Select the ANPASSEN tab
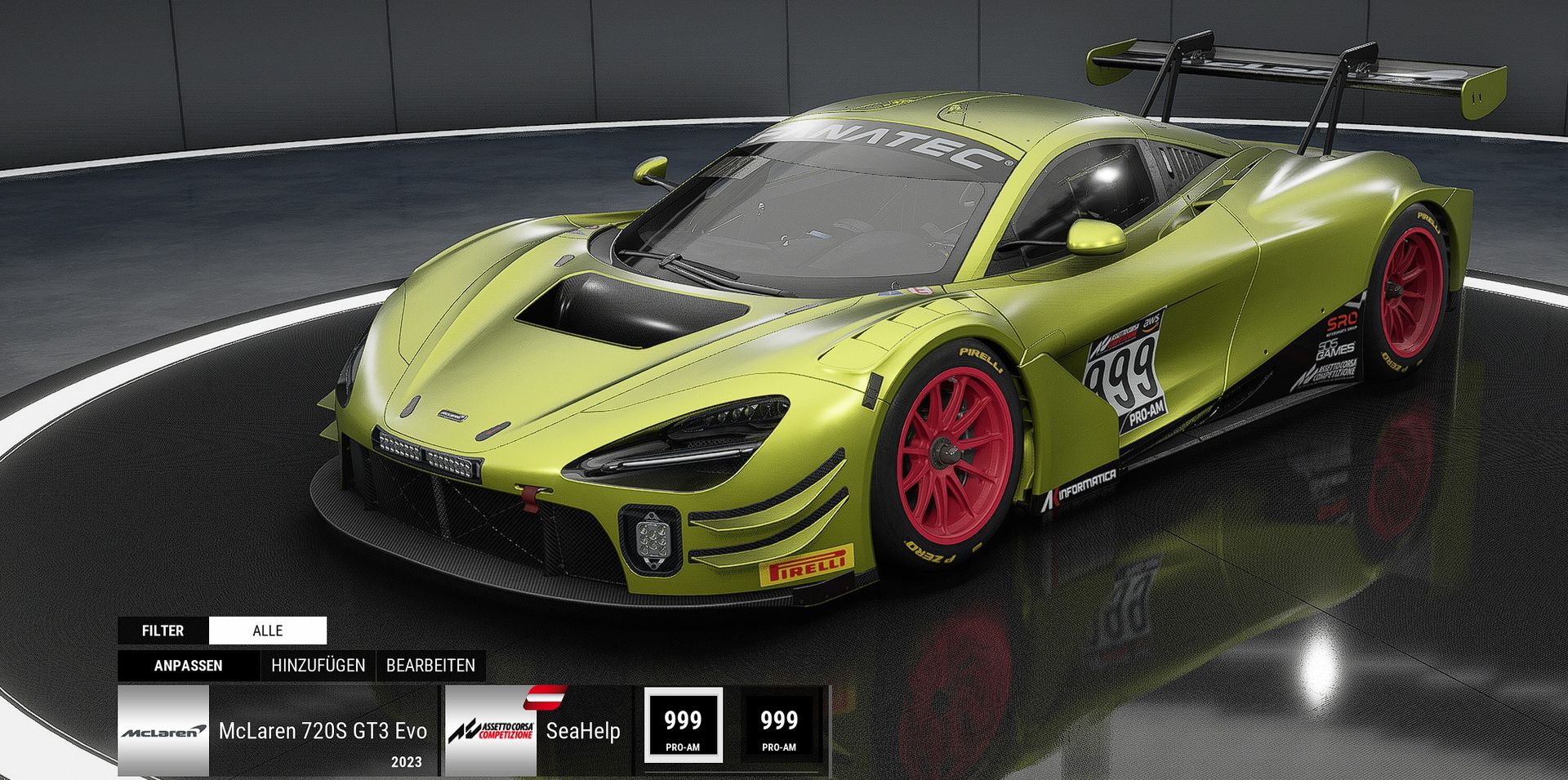 tap(188, 666)
